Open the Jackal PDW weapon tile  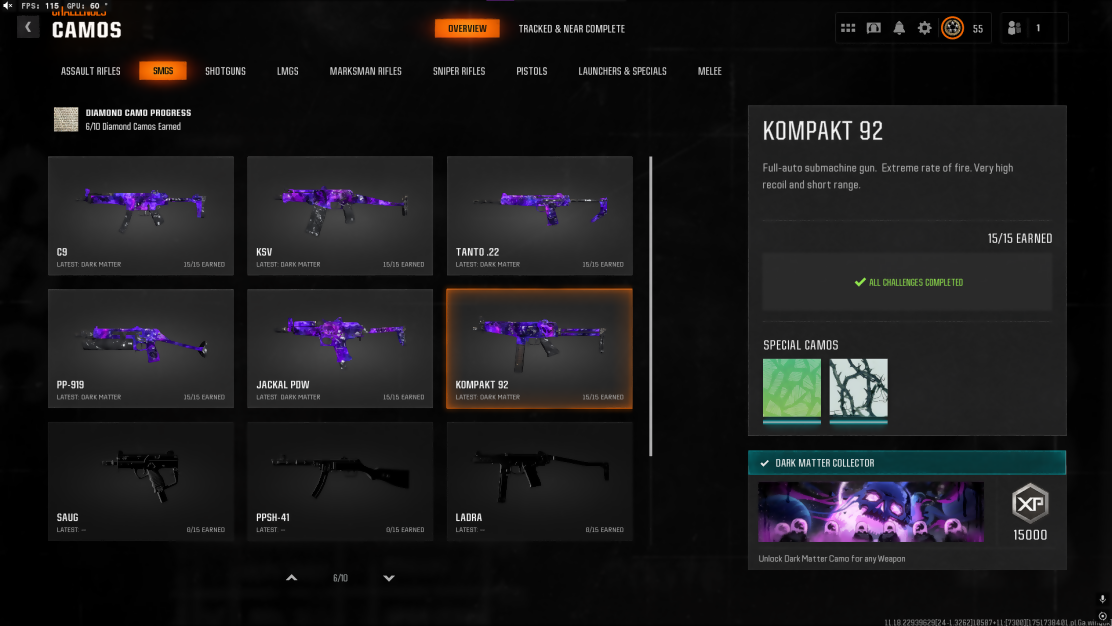tap(340, 348)
